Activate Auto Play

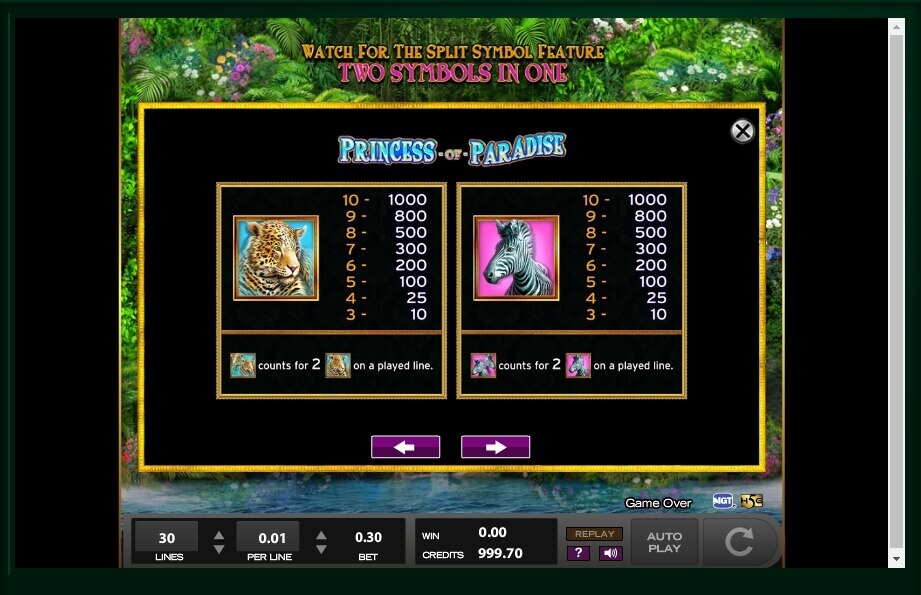click(664, 542)
